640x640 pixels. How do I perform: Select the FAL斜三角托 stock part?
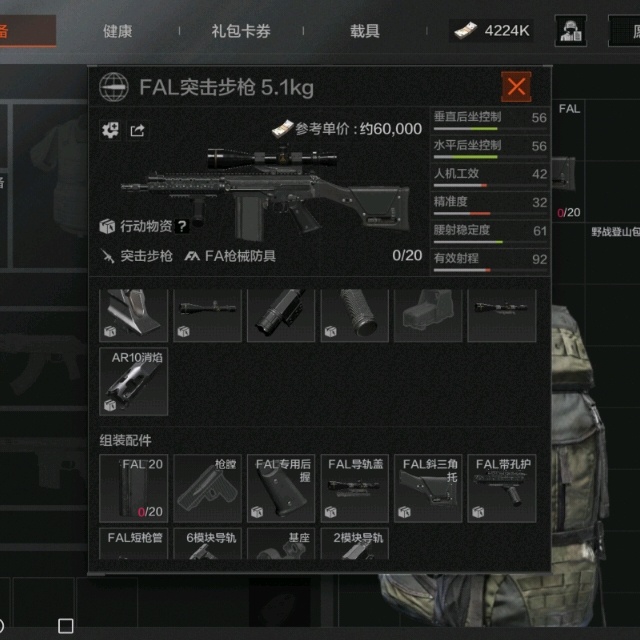429,488
